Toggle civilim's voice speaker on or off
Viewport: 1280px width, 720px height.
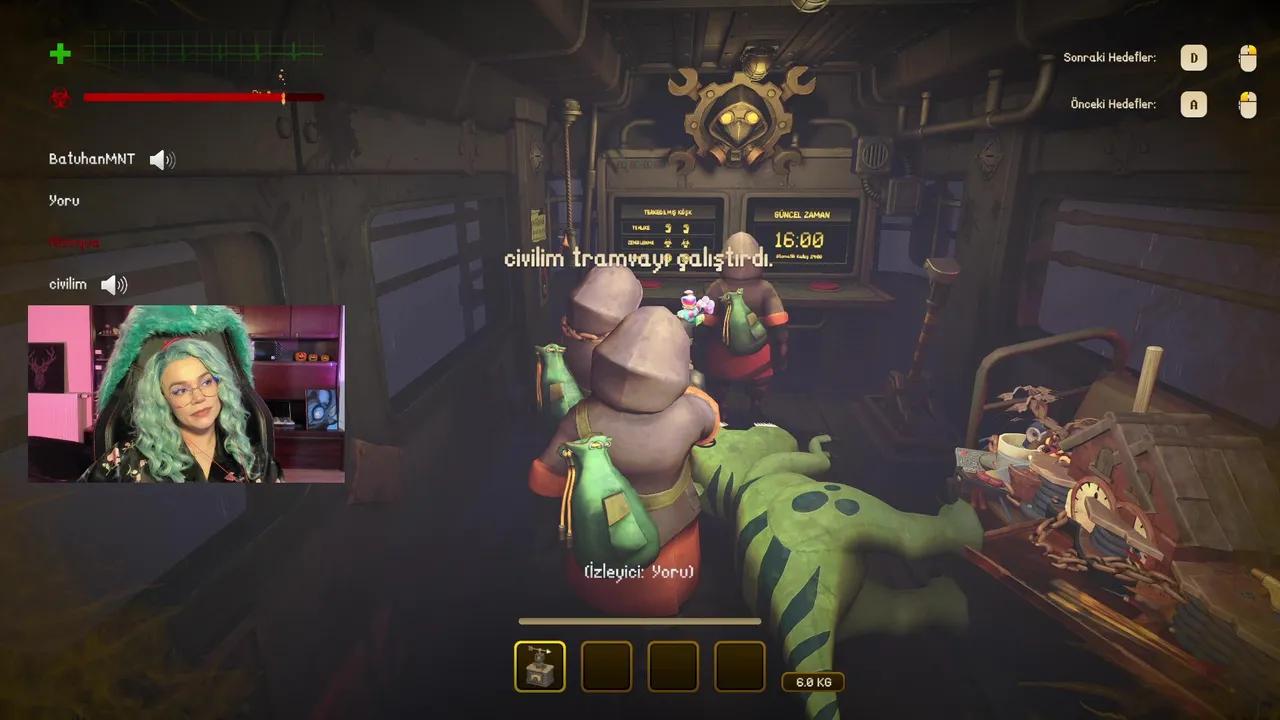click(113, 284)
